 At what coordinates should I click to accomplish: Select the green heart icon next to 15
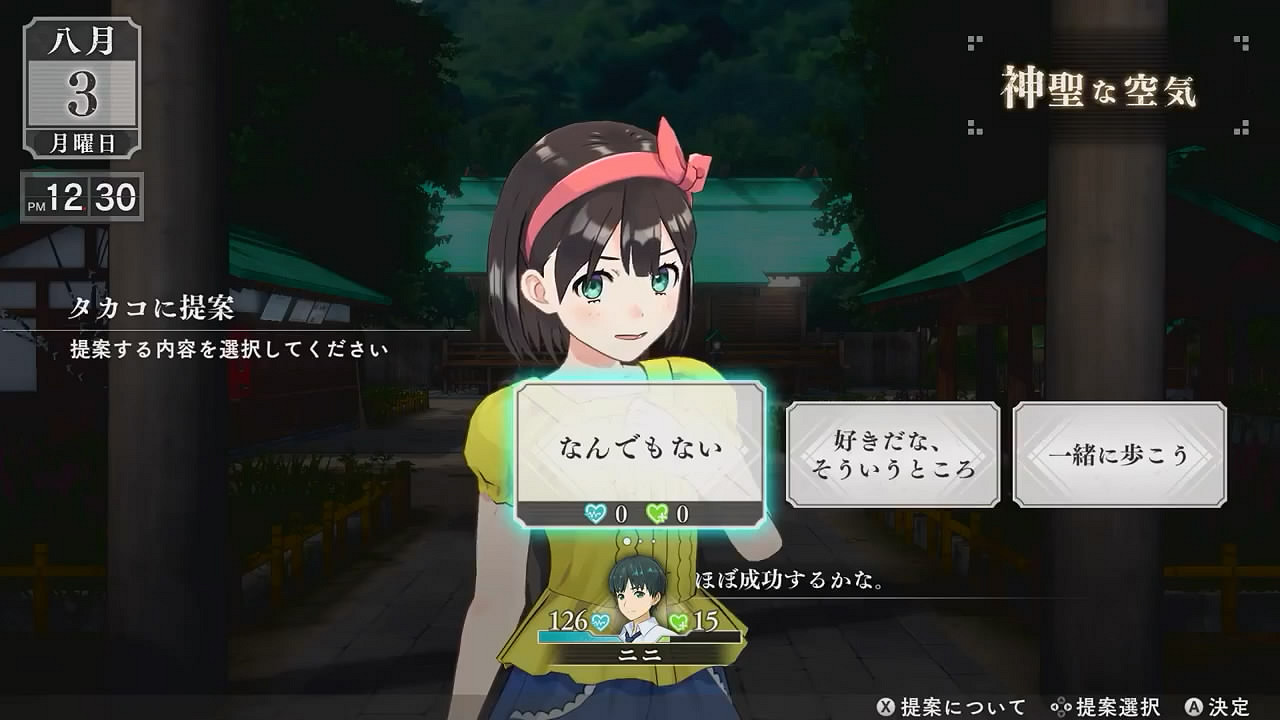click(676, 621)
